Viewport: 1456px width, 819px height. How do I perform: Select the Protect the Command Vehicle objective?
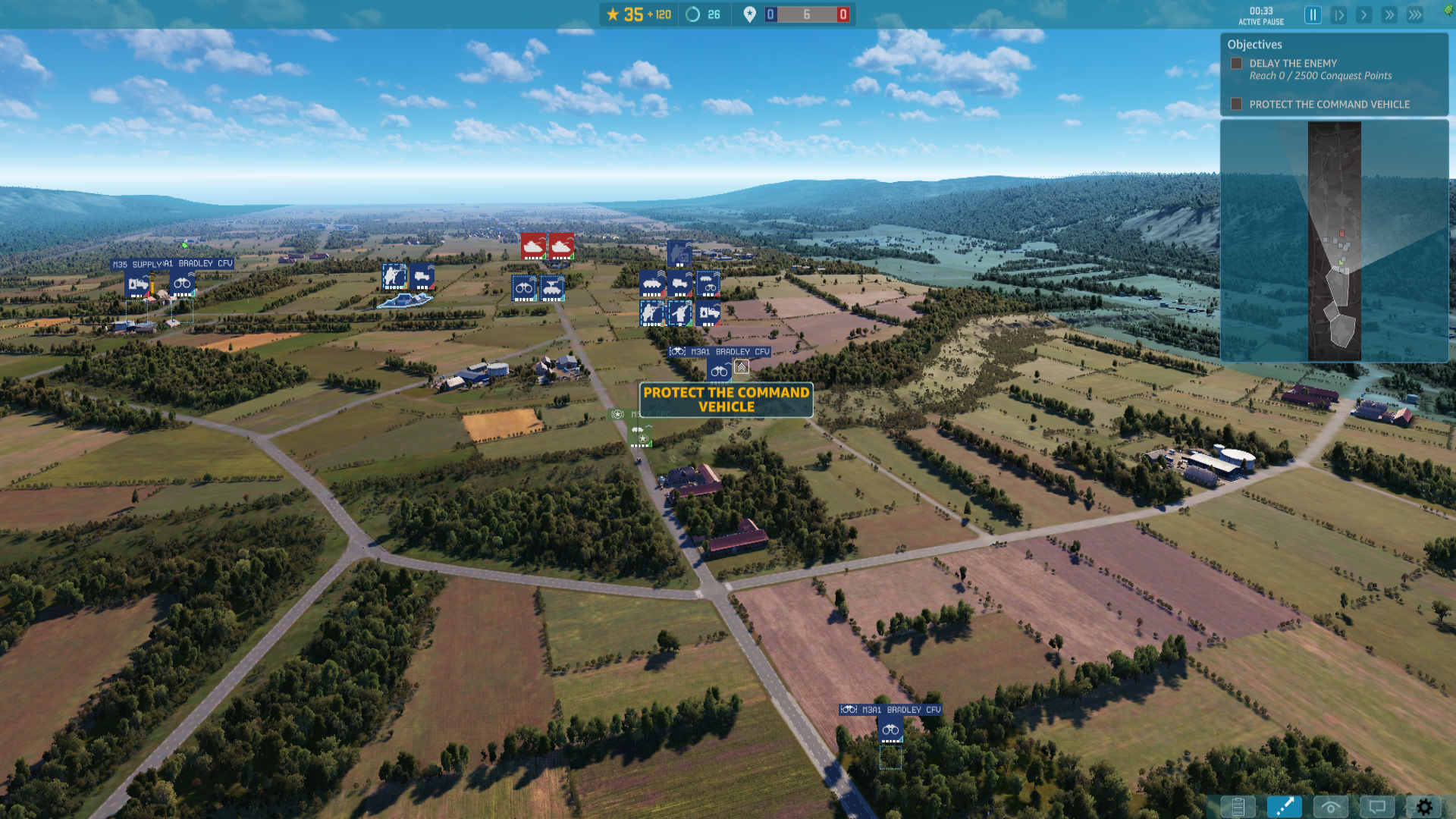coord(1329,105)
